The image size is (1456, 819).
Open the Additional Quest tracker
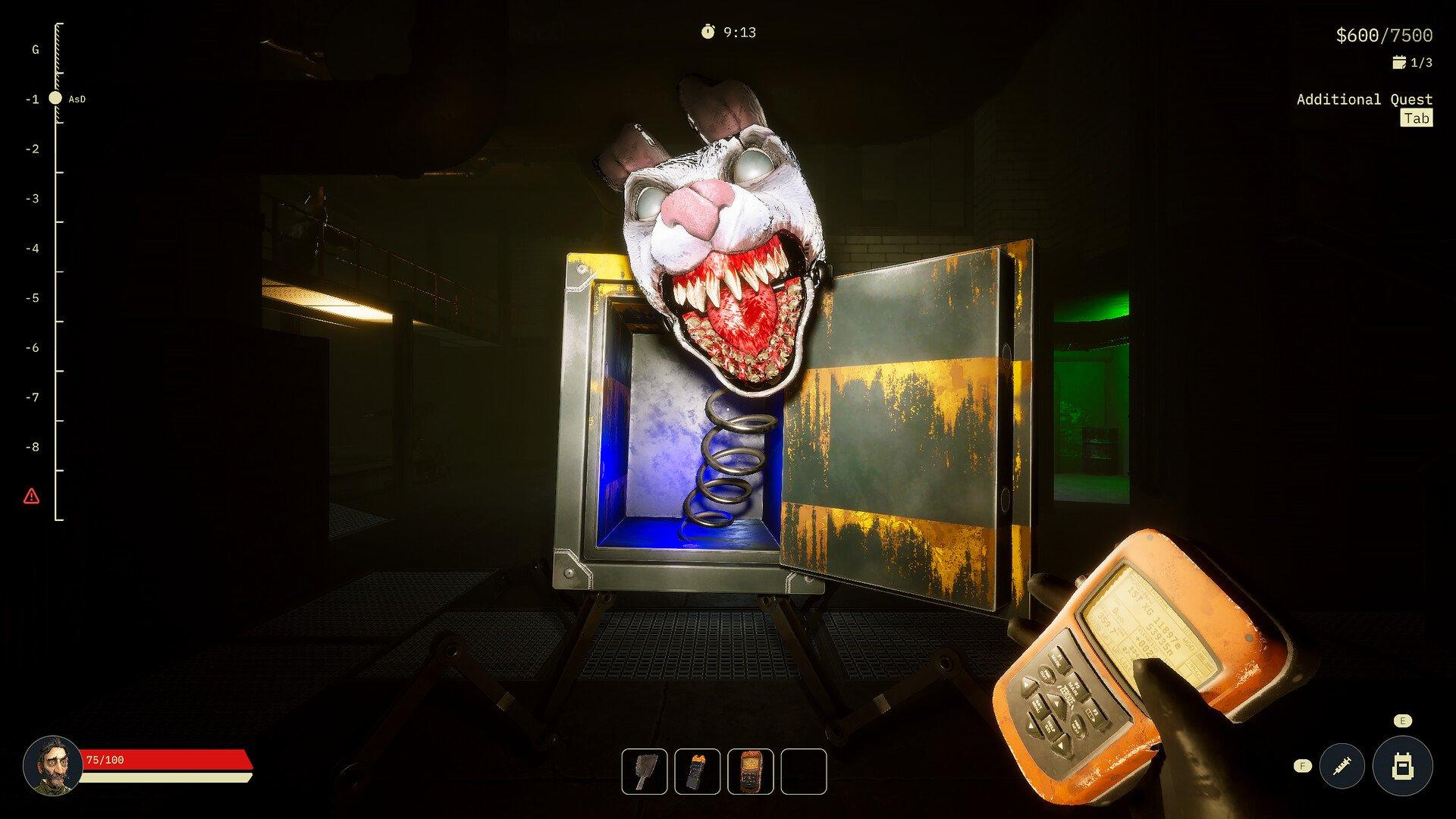coord(1364,99)
